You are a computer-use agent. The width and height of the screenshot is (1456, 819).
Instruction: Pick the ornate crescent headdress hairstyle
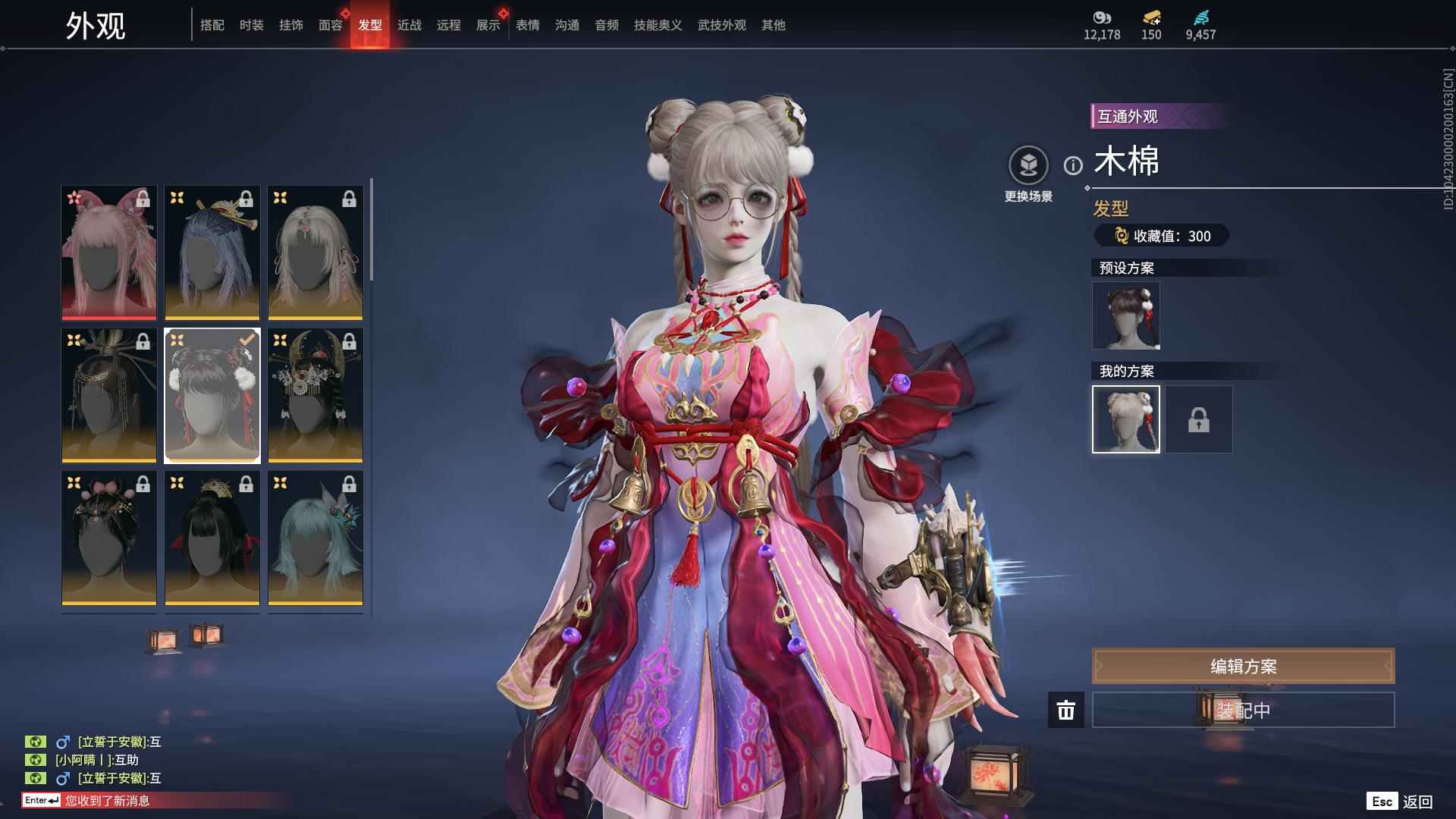[315, 395]
